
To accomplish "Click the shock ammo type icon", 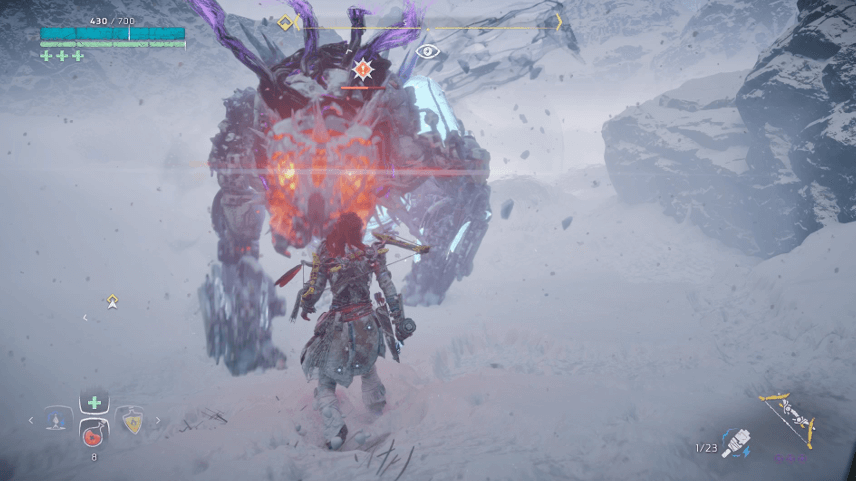I will coord(734,444).
